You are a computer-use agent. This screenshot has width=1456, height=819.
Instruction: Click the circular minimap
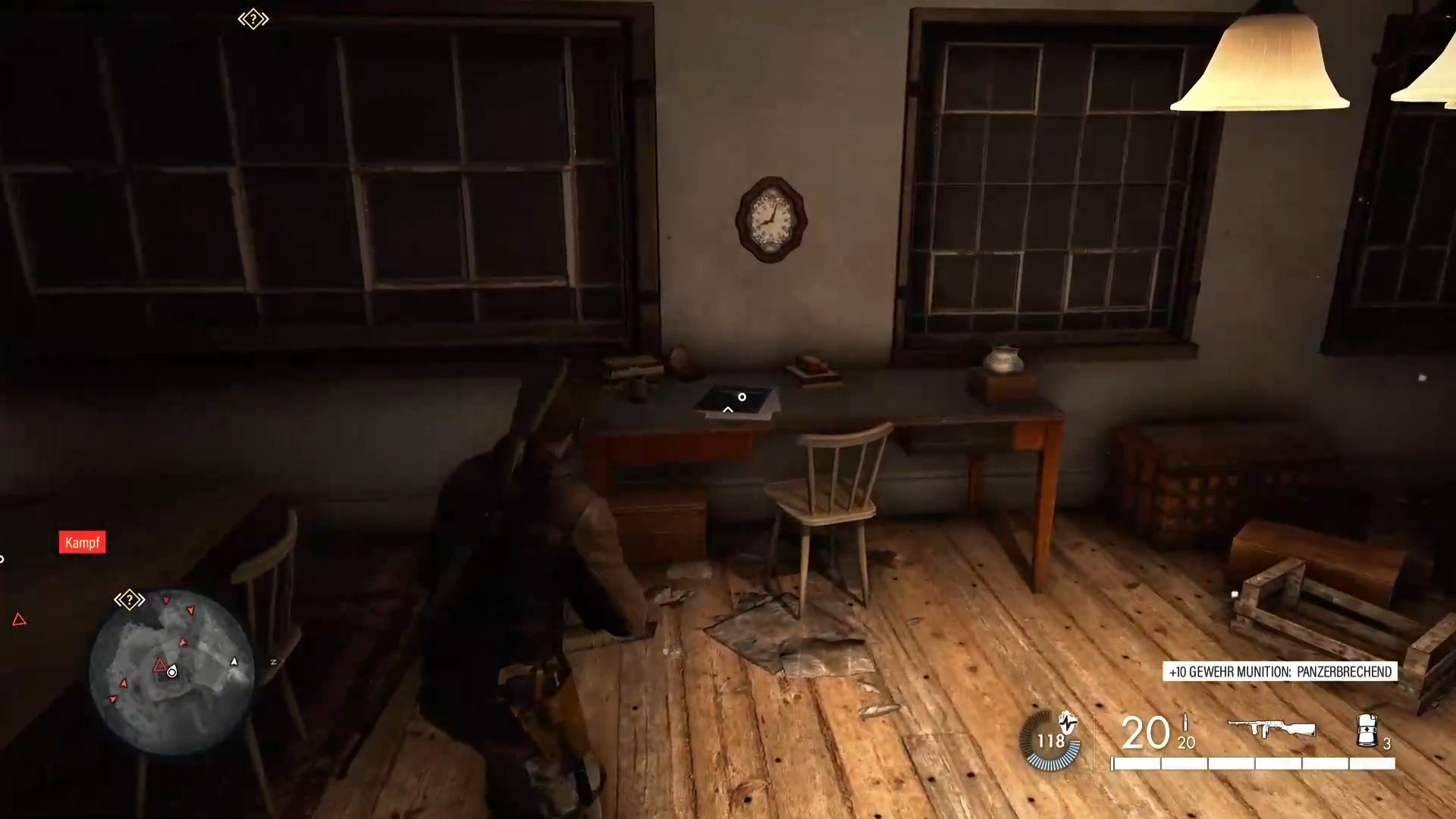click(171, 672)
